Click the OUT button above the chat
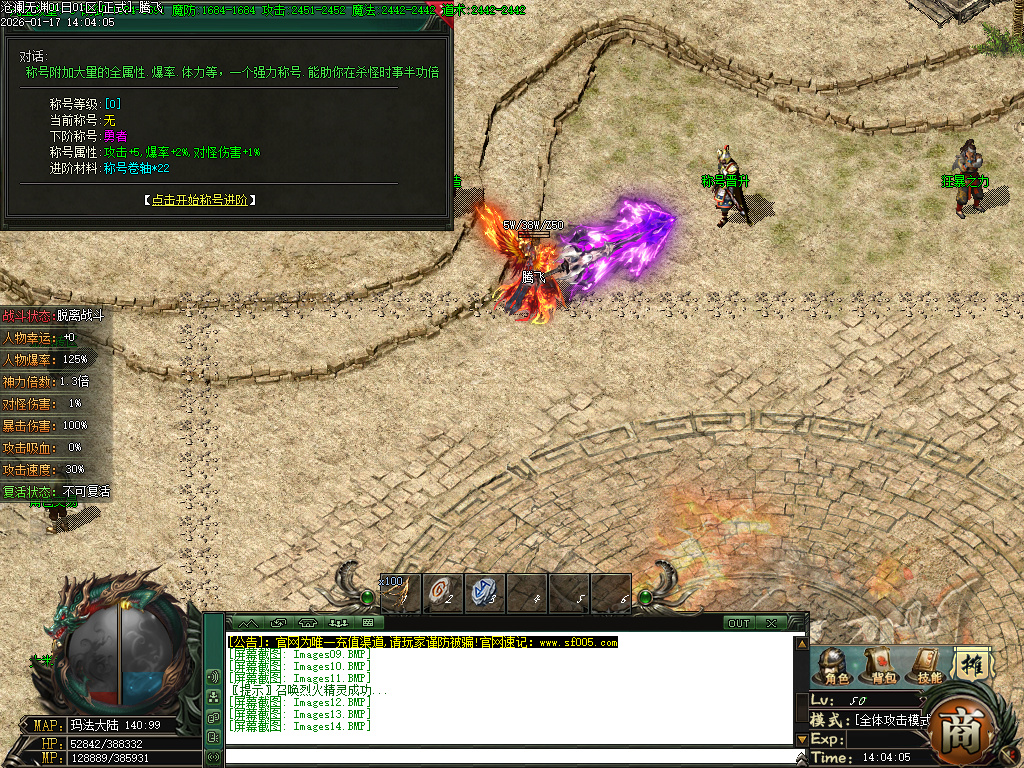 [739, 623]
